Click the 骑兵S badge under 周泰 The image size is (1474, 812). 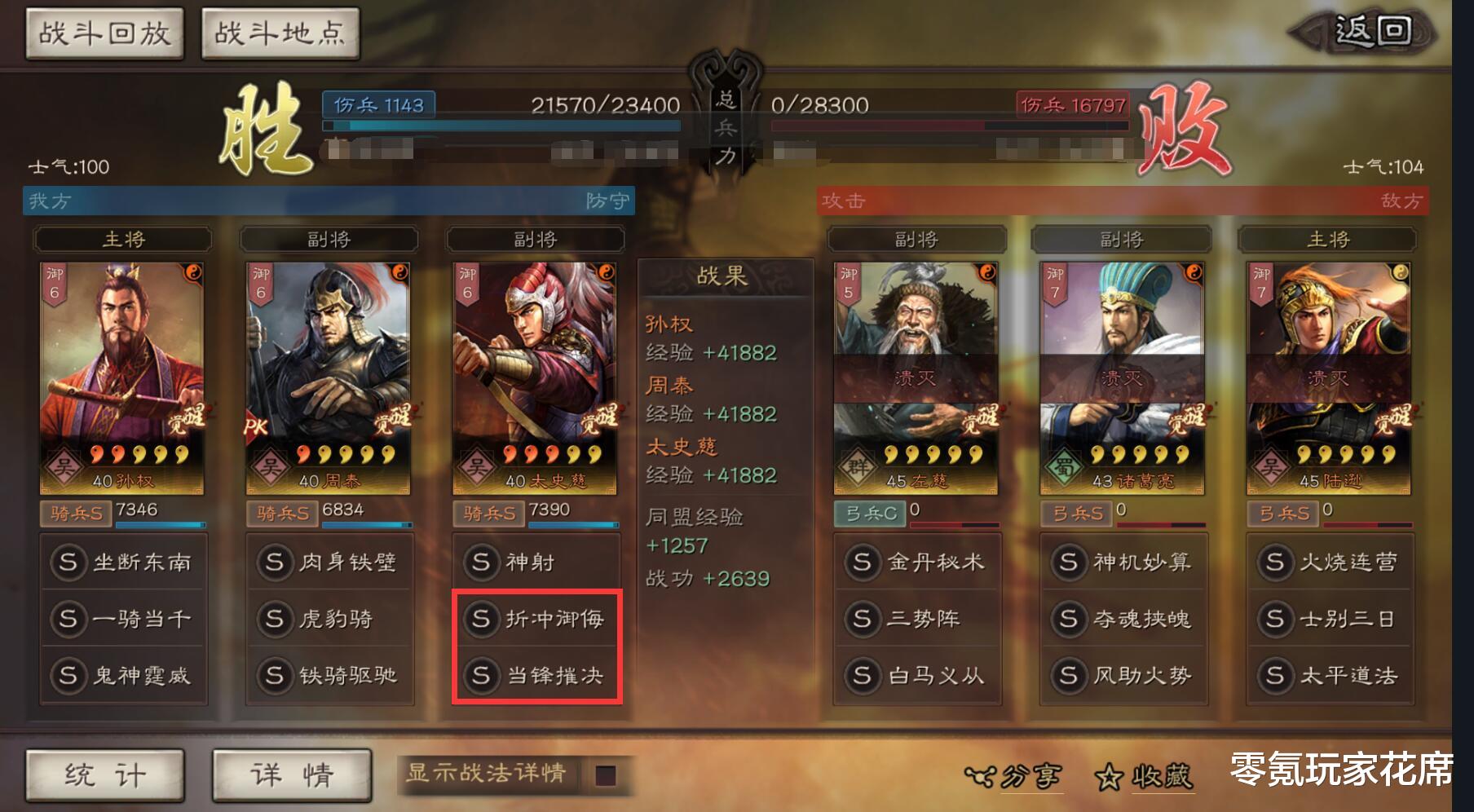[281, 514]
